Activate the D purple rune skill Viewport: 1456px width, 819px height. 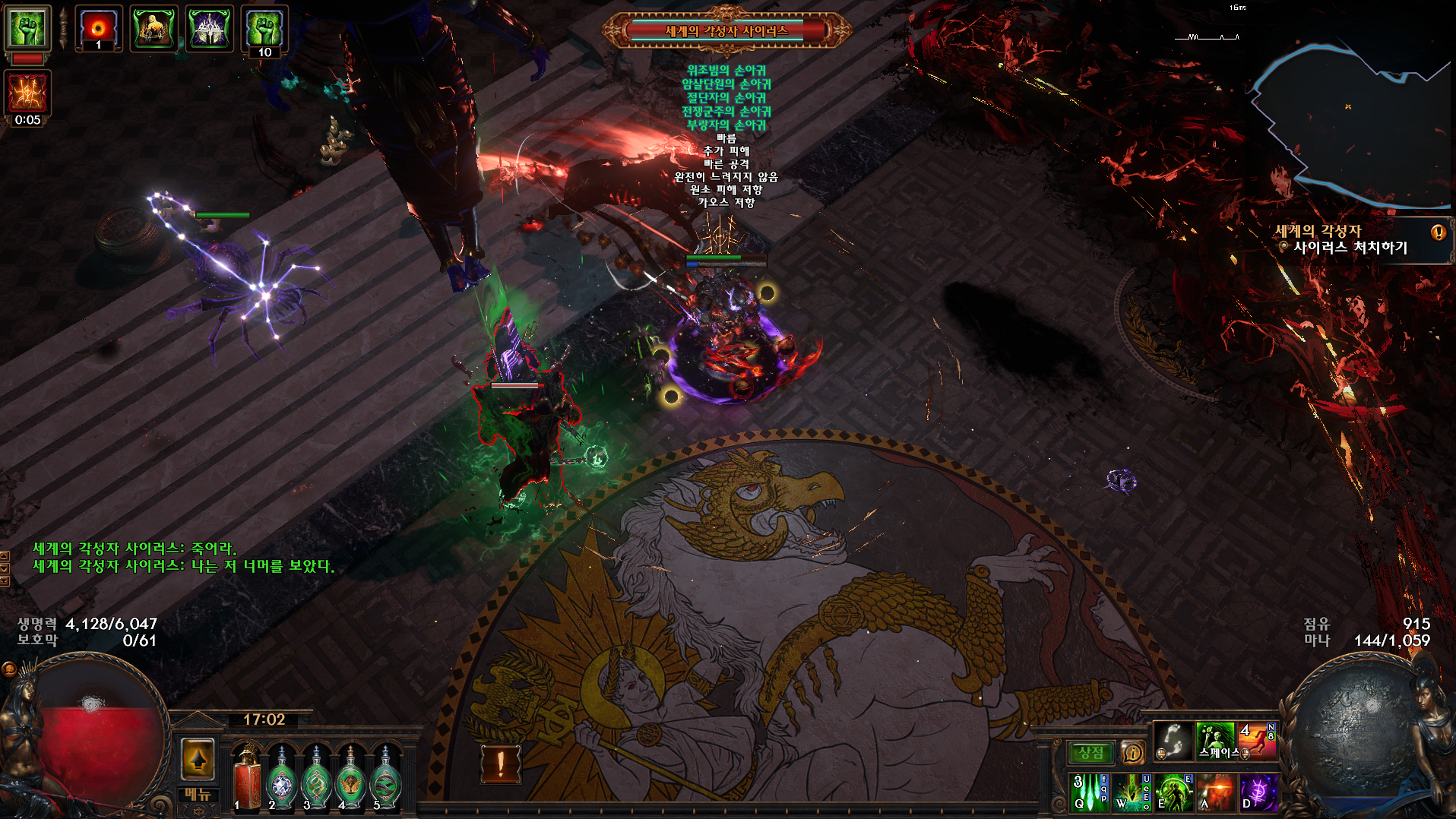[1258, 792]
